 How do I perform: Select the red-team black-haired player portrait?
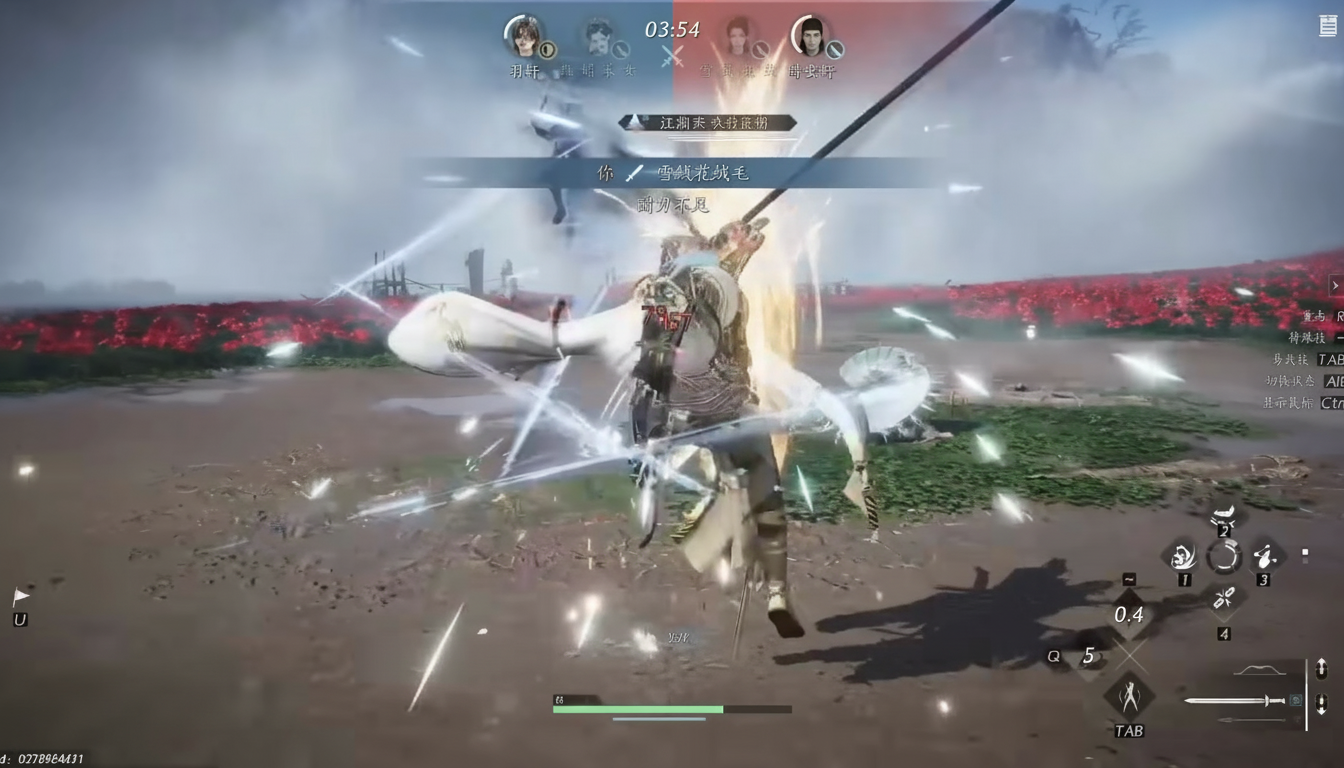pos(811,36)
